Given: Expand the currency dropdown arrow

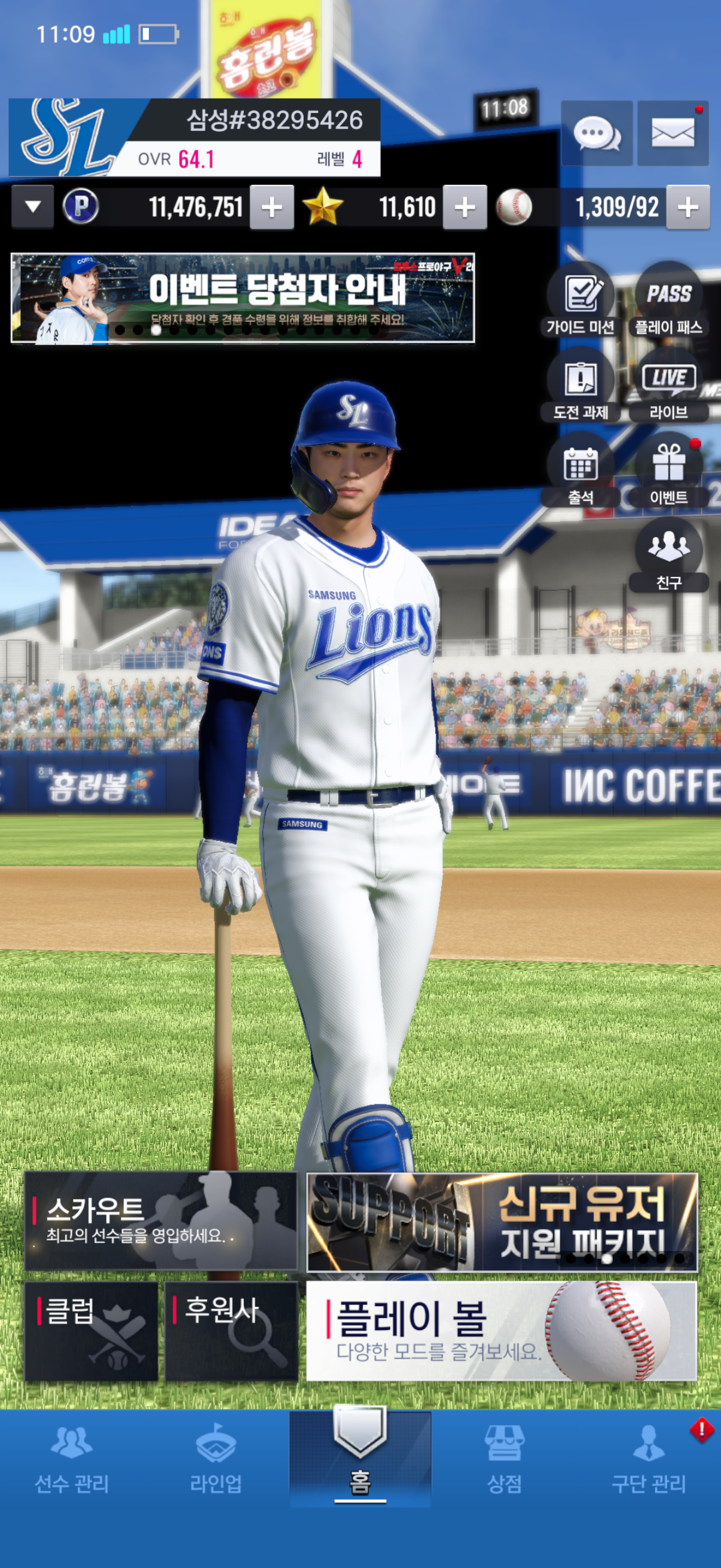Looking at the screenshot, I should pyautogui.click(x=33, y=207).
